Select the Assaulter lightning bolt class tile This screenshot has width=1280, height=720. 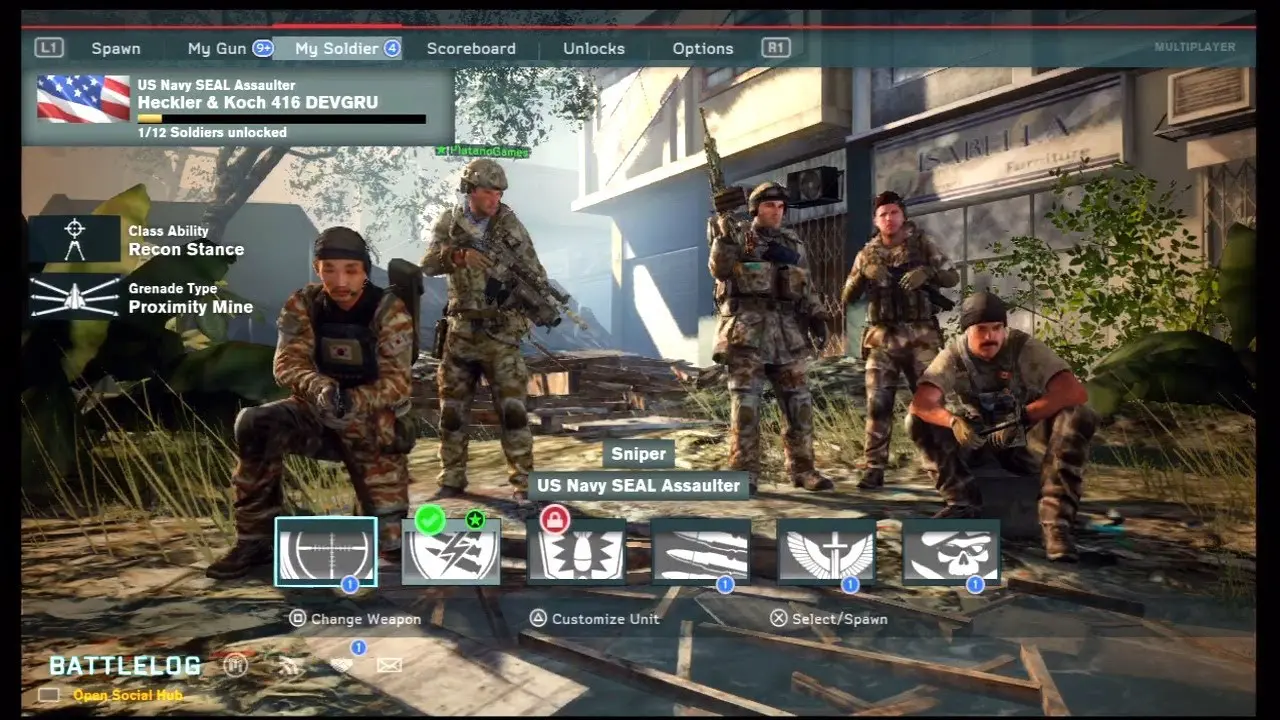coord(451,553)
